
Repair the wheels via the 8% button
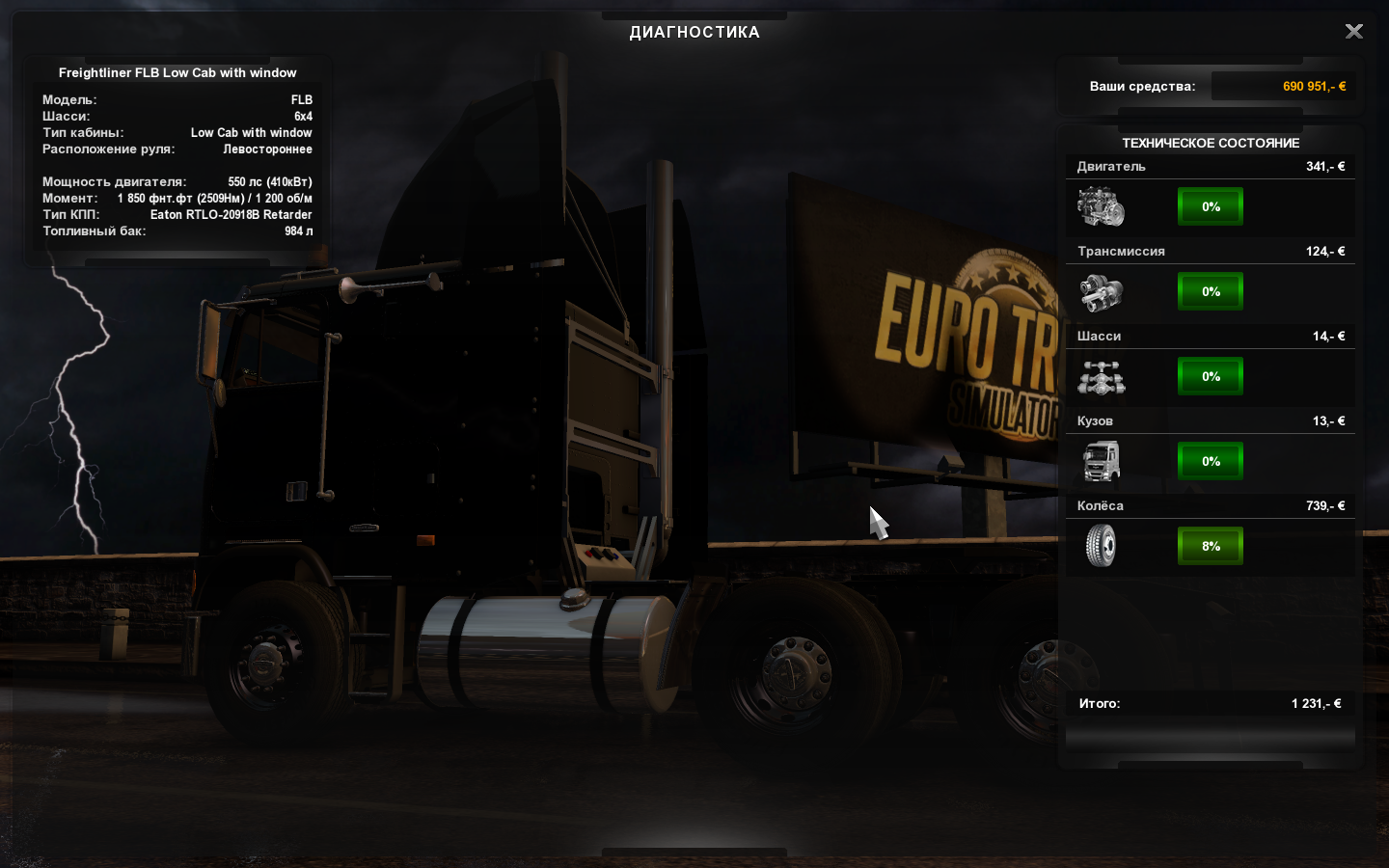point(1211,546)
